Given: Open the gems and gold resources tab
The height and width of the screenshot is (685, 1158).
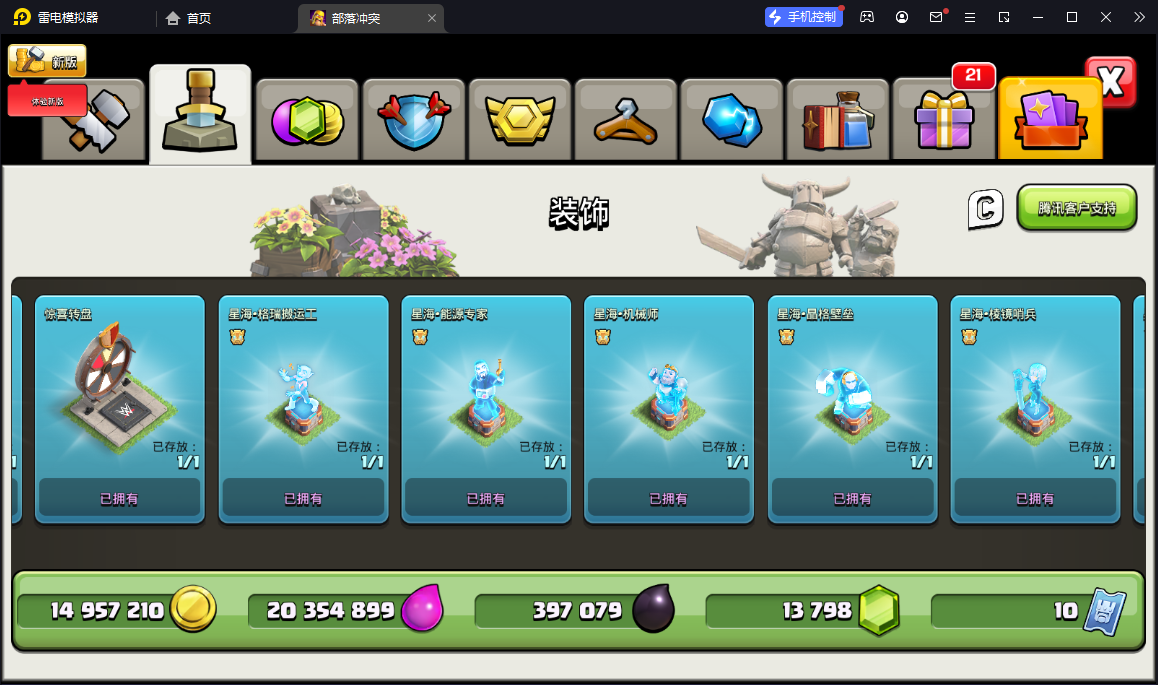Looking at the screenshot, I should tap(307, 121).
